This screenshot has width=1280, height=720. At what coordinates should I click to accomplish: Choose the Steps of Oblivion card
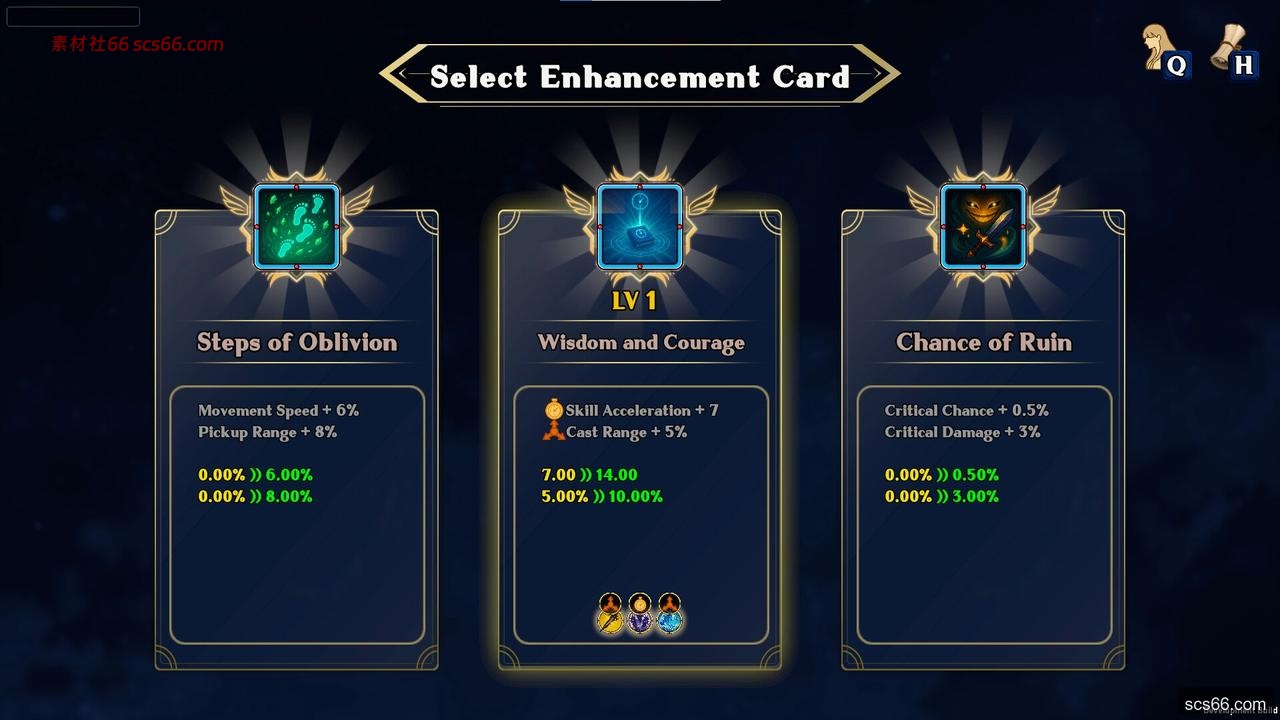[297, 440]
